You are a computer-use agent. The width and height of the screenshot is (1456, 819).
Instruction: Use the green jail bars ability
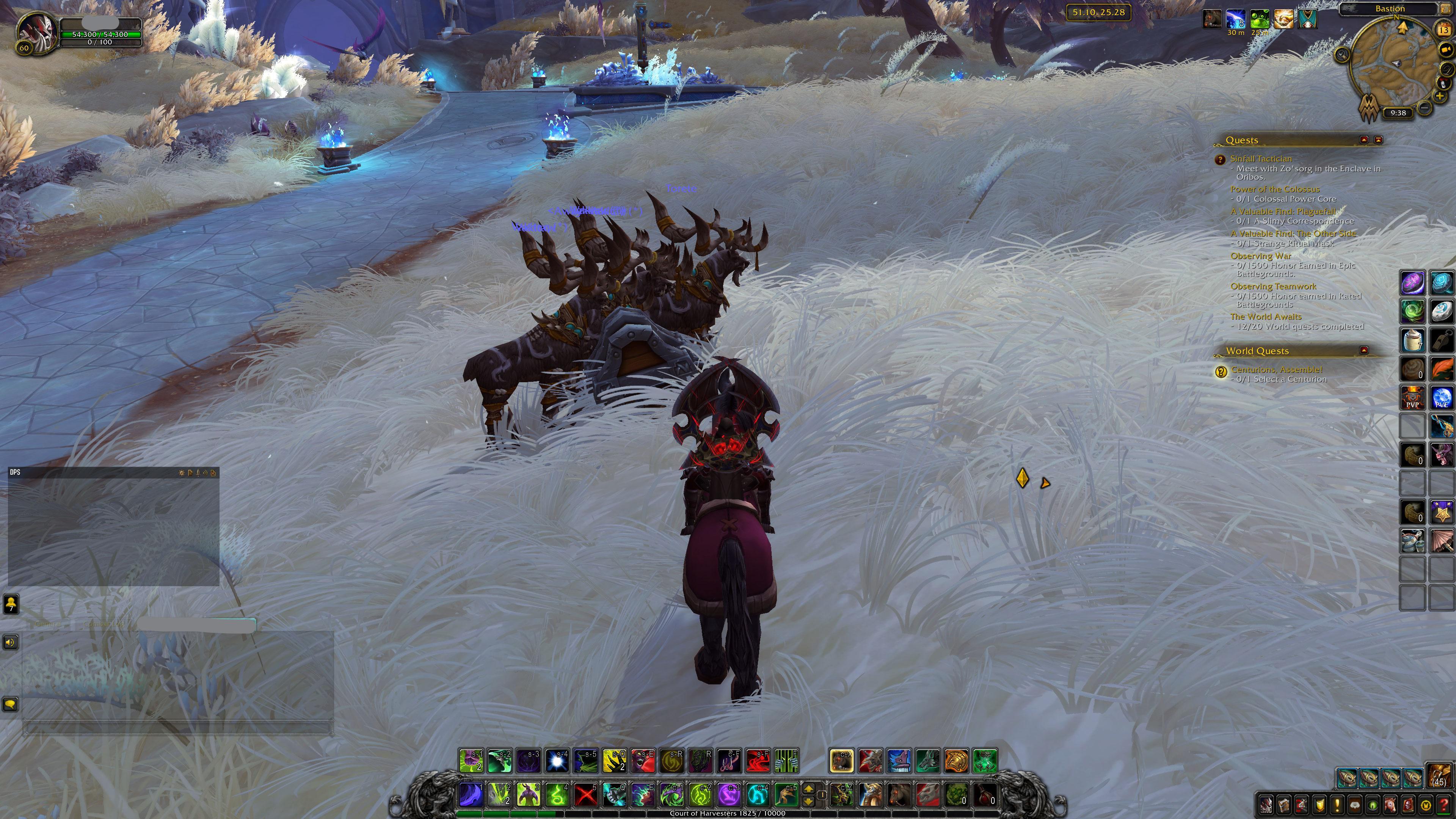pos(786,761)
